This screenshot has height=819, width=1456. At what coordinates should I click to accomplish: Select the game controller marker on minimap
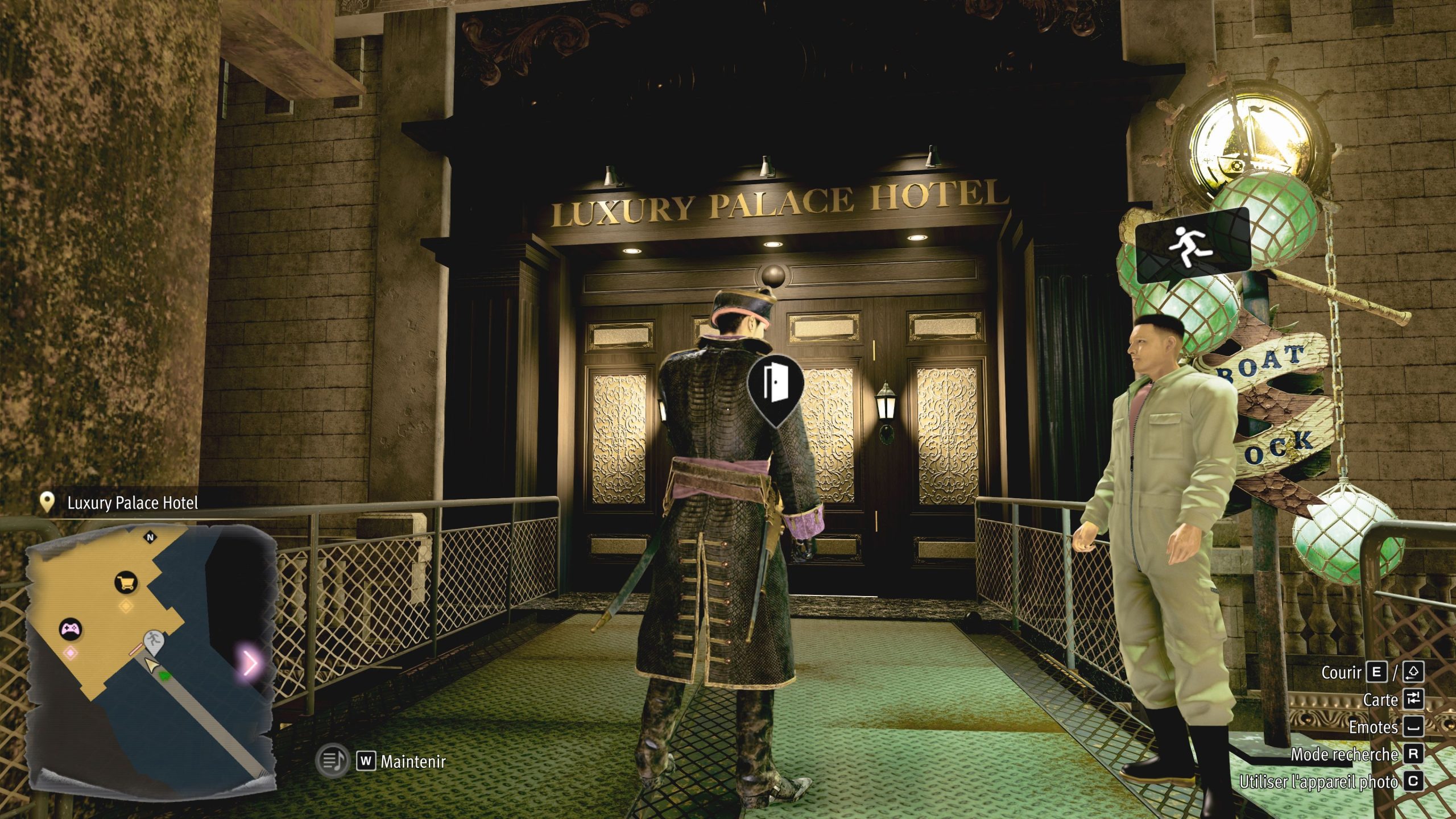(71, 629)
